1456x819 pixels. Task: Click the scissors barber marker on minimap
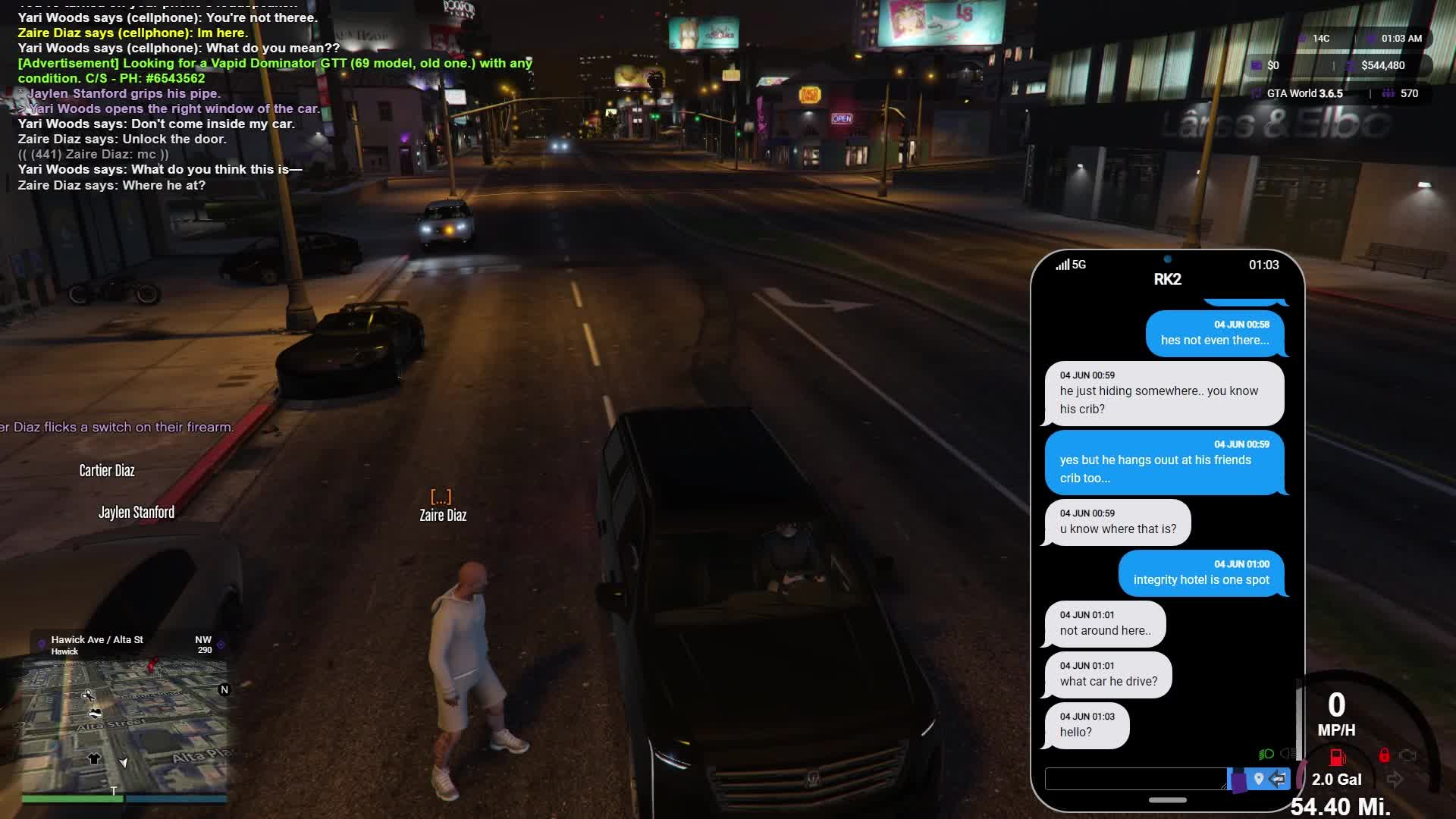[88, 695]
